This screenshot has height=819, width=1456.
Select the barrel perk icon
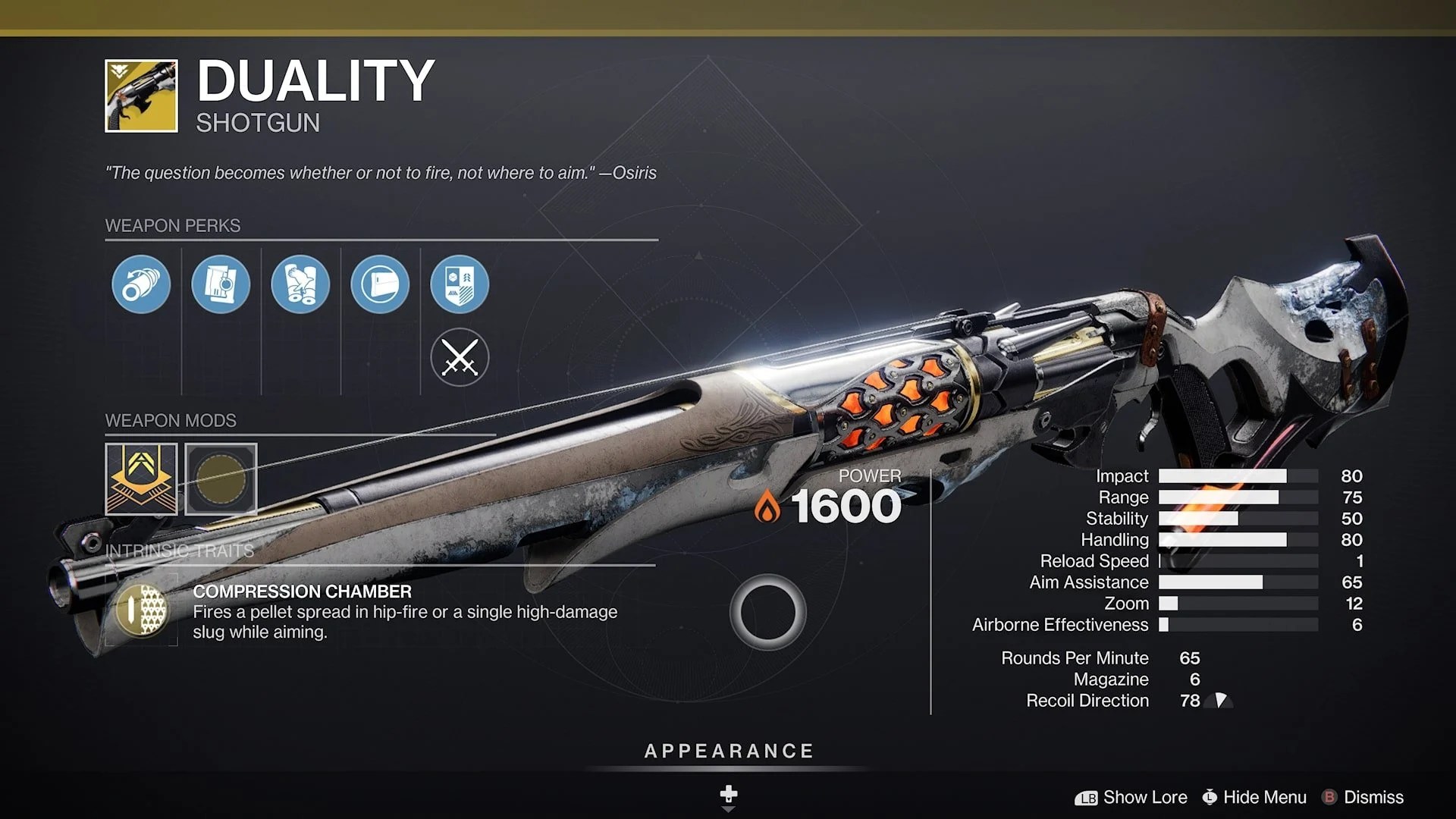pyautogui.click(x=141, y=284)
